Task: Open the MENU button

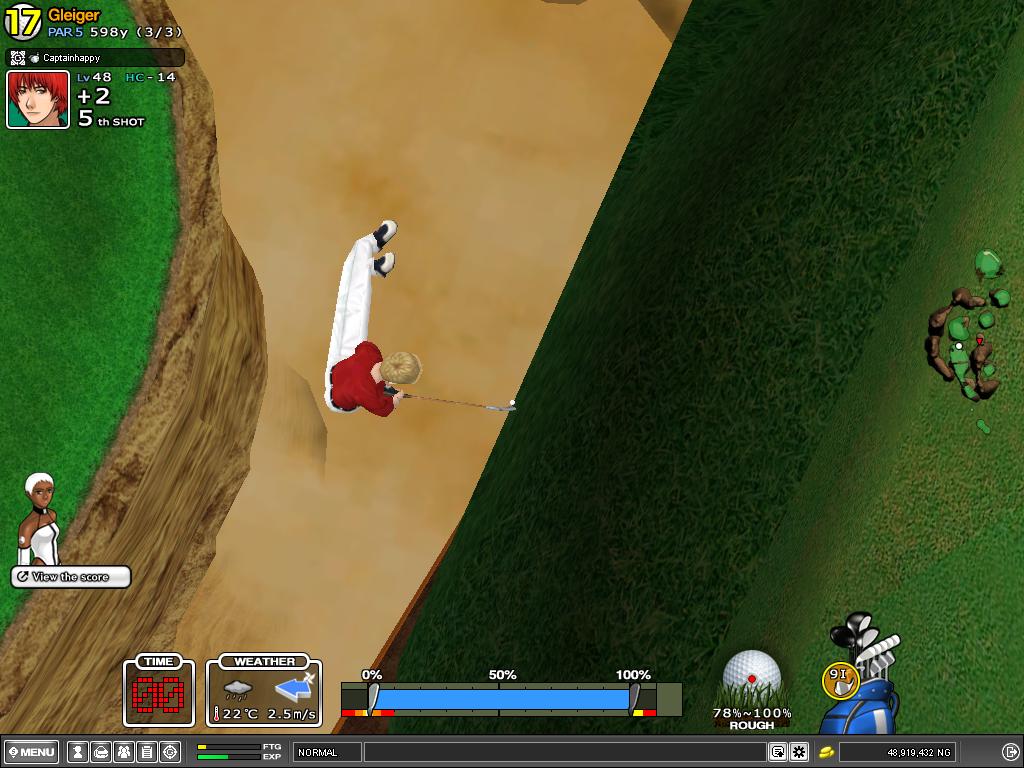Action: (33, 752)
